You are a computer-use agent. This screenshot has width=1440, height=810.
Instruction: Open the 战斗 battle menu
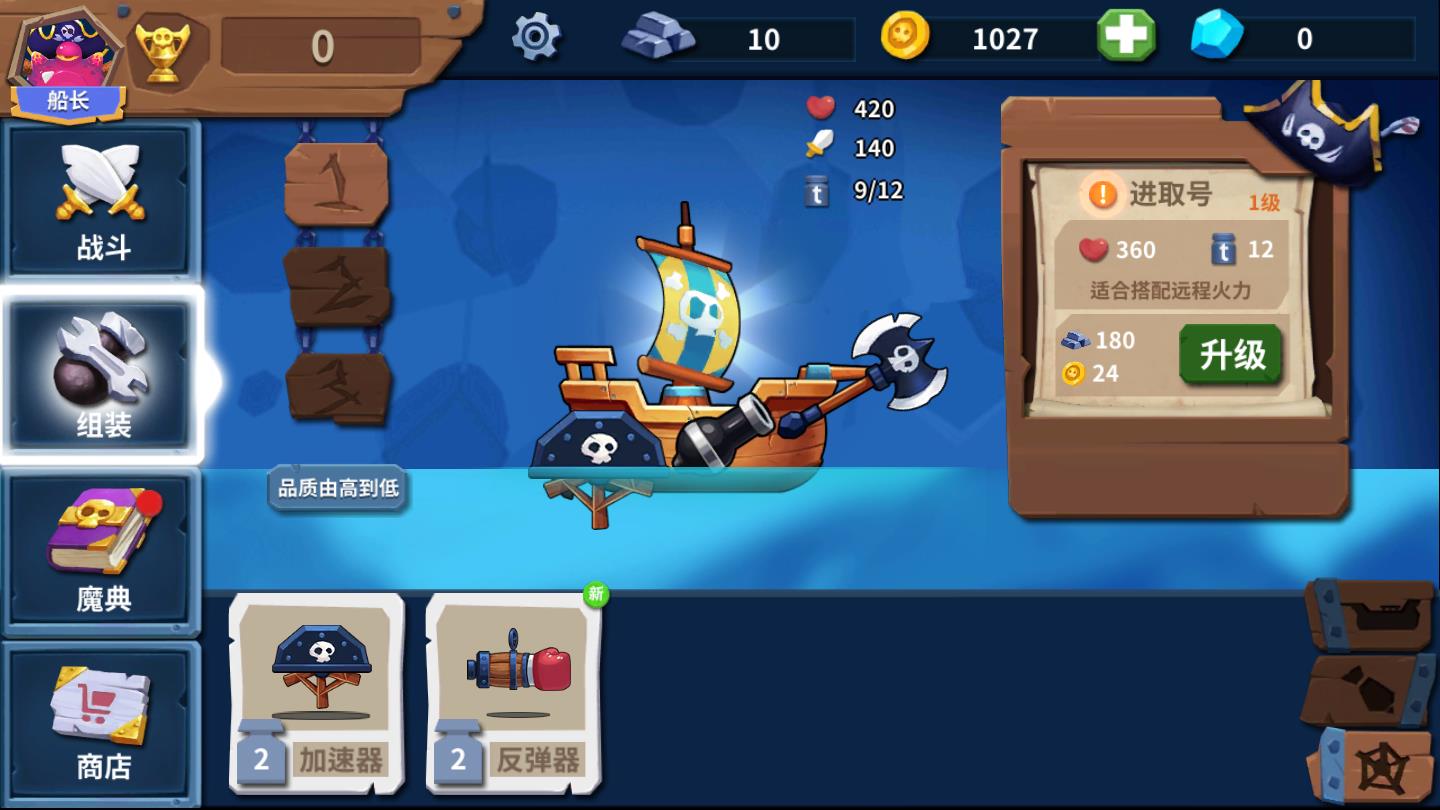[x=103, y=200]
